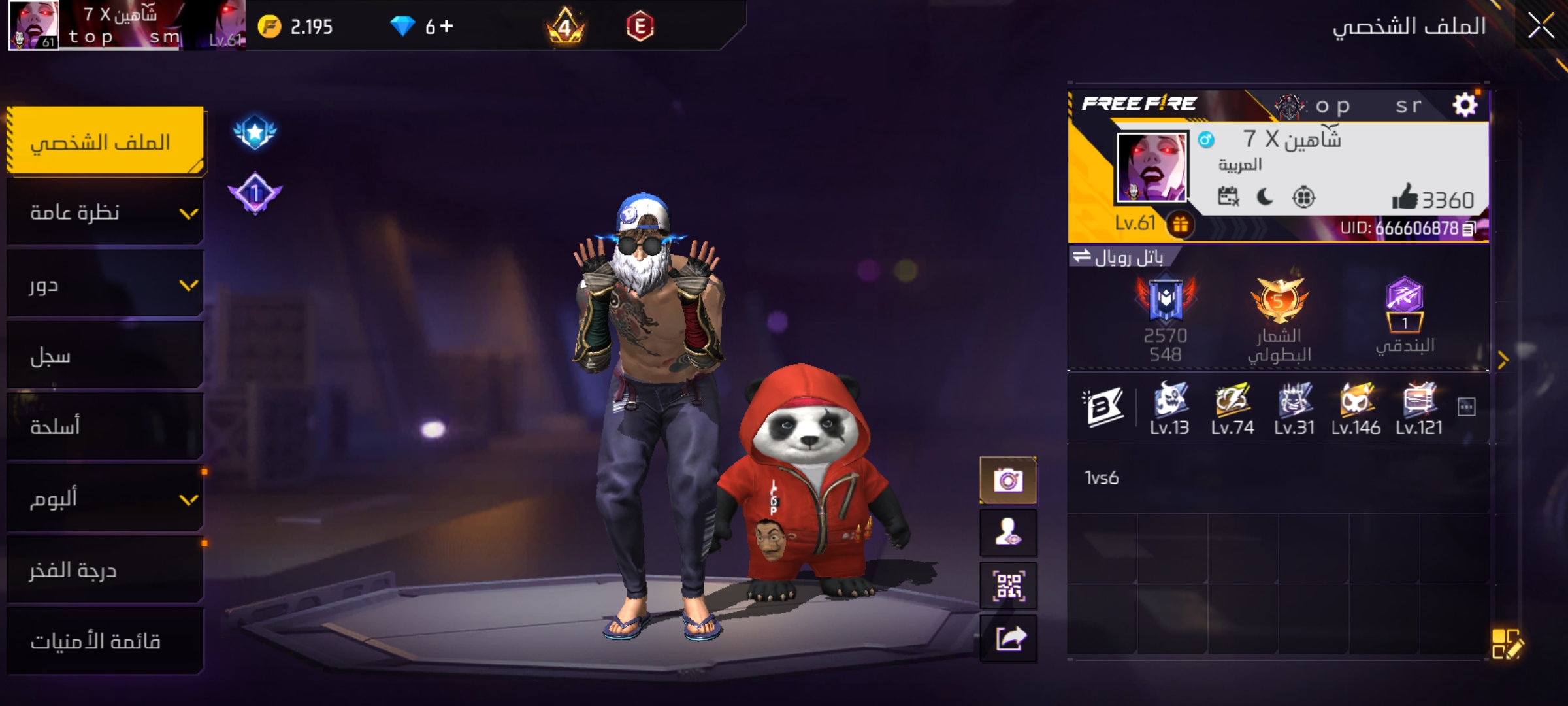Viewport: 1568px width, 706px height.
Task: Share the profile with the arrow button
Action: coord(1008,639)
